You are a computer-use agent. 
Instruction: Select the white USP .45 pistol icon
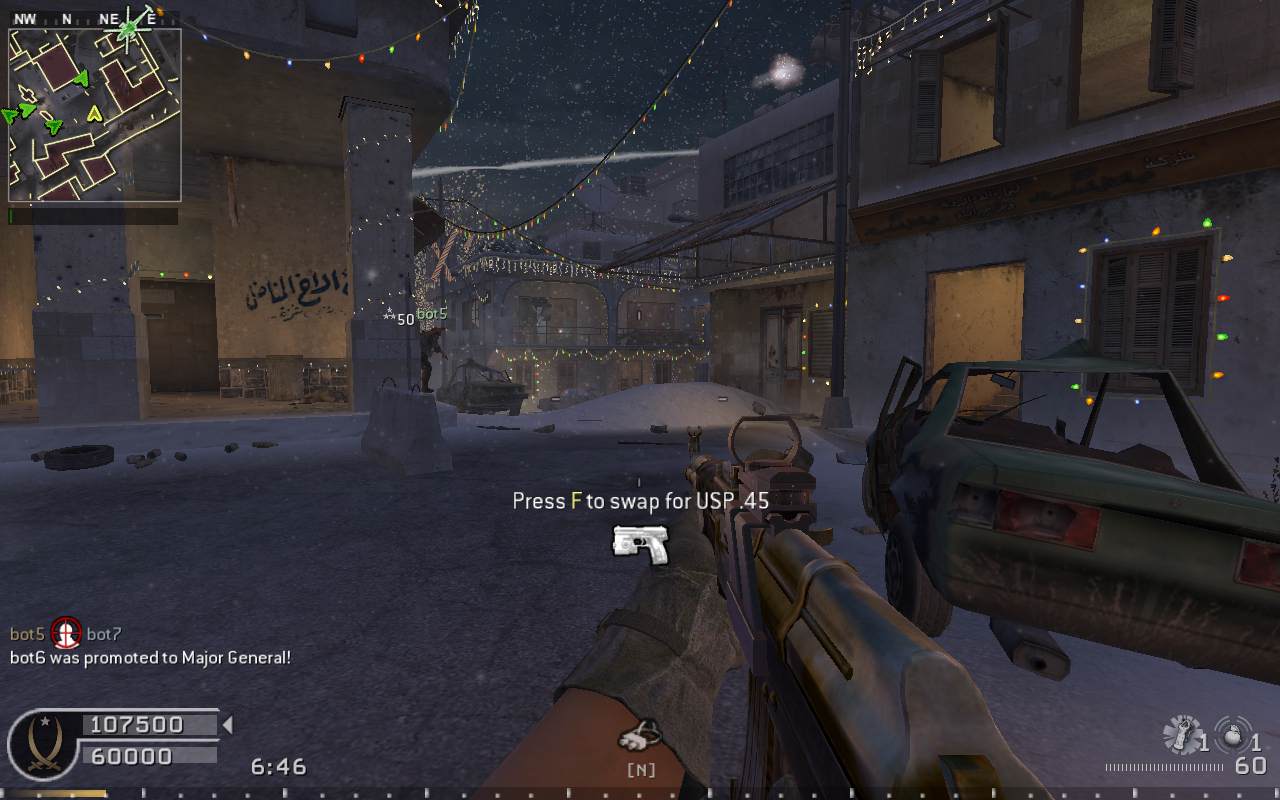coord(640,543)
